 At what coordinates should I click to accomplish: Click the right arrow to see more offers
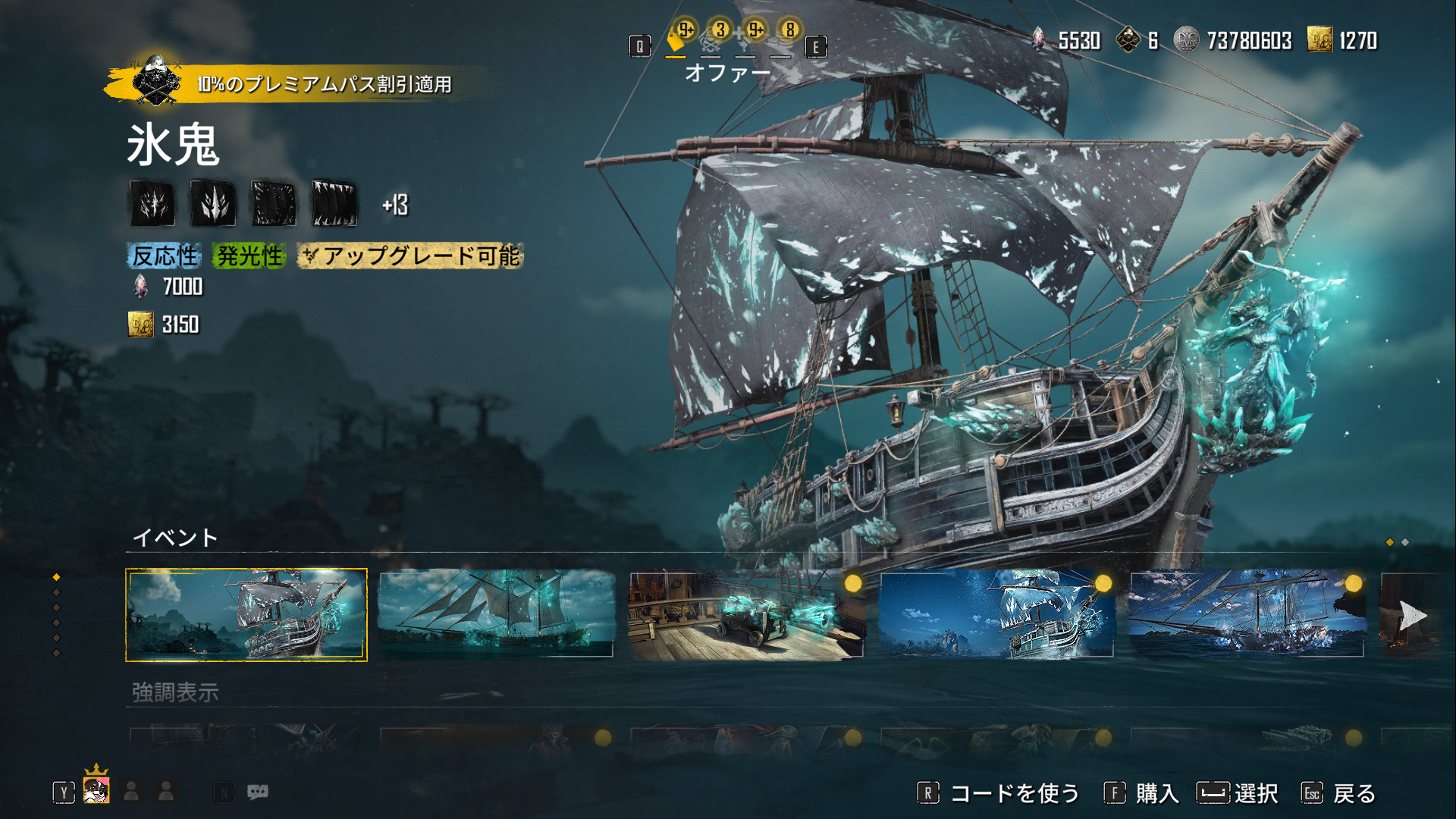click(1411, 615)
